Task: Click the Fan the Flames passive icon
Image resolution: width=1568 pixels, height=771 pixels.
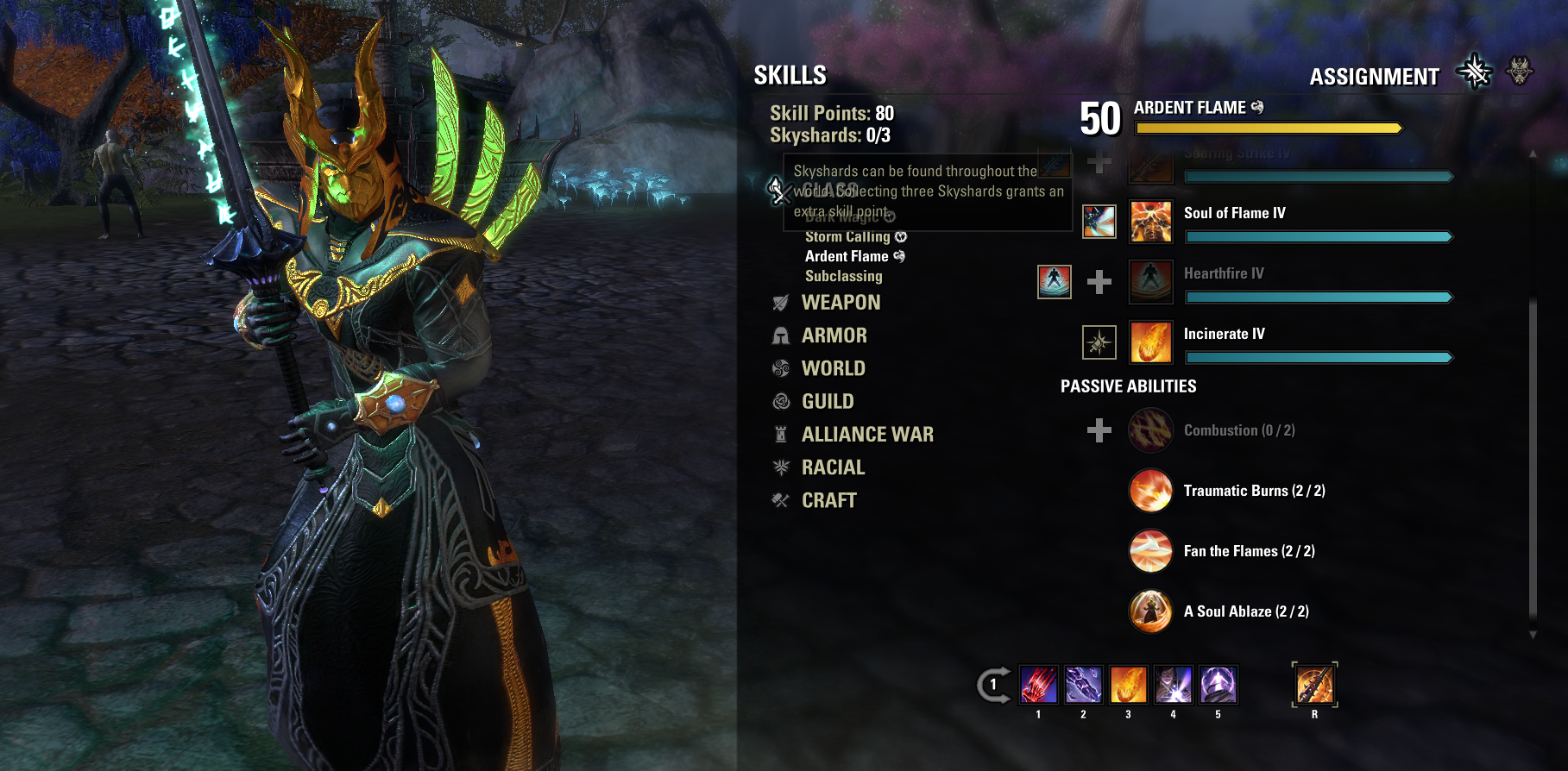Action: coord(1151,551)
